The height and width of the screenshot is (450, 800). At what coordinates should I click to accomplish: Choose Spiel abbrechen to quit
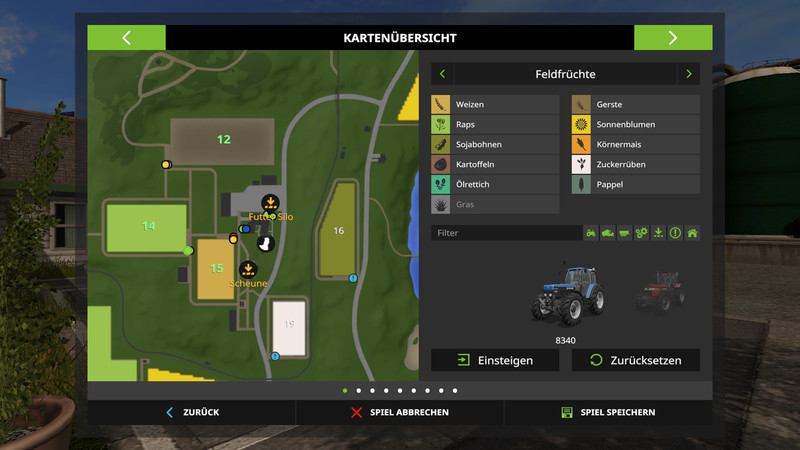coord(400,412)
